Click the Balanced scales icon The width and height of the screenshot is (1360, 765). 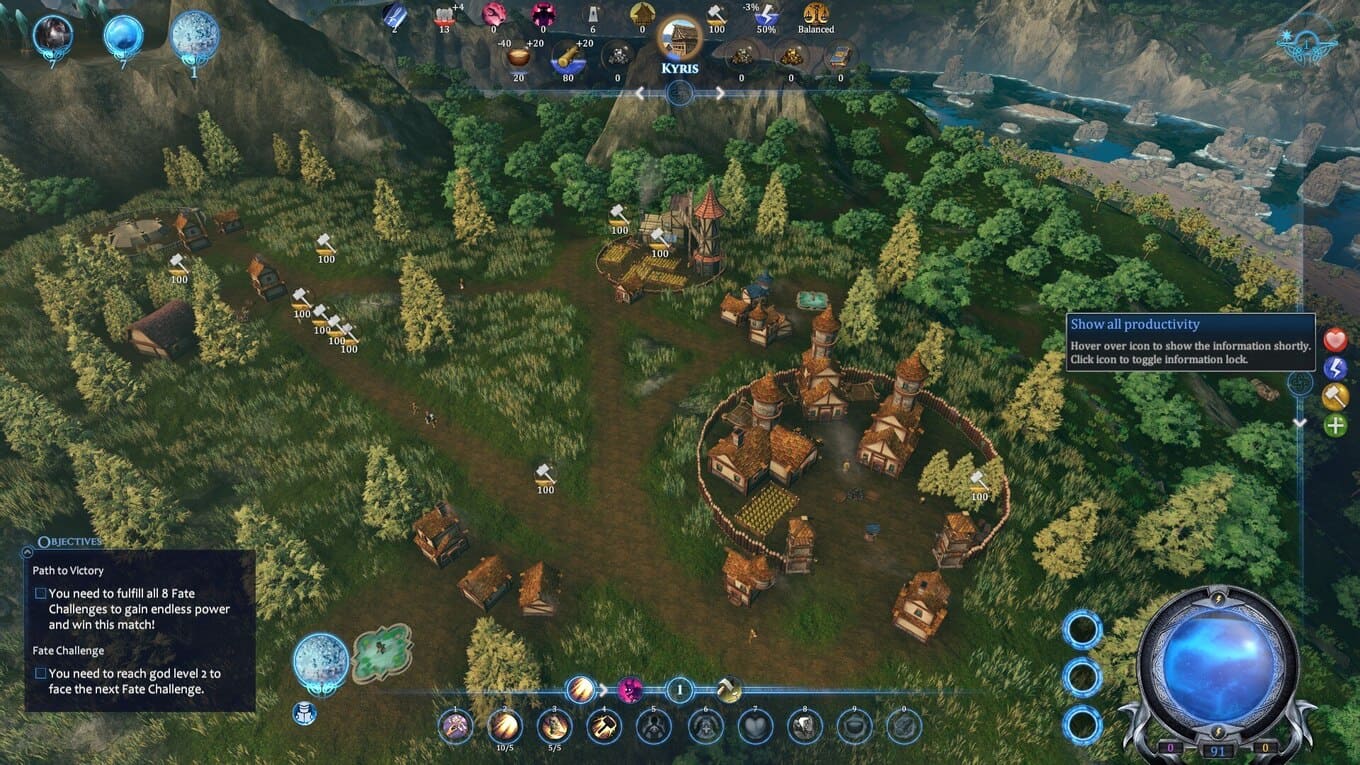(816, 14)
